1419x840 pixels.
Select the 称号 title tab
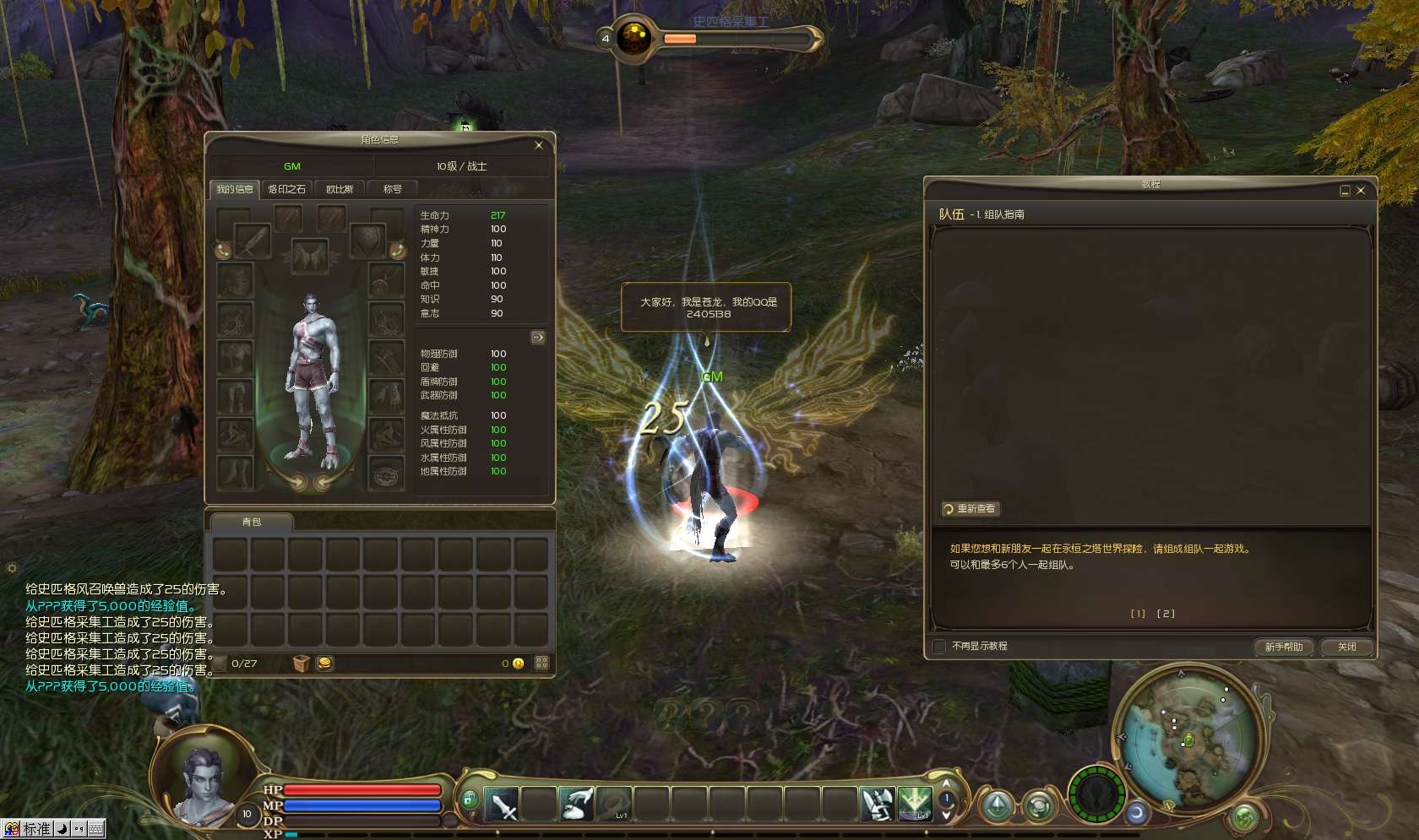[393, 189]
